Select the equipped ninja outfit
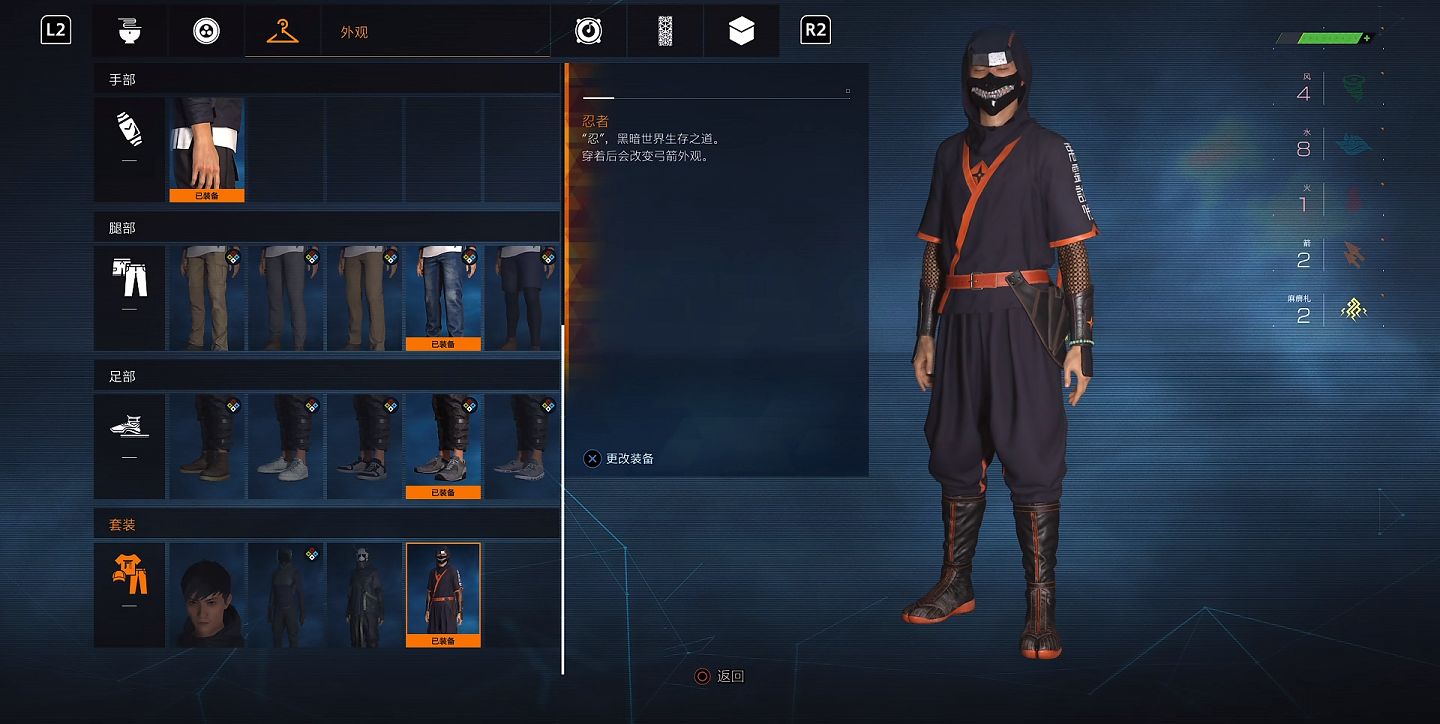 [443, 595]
